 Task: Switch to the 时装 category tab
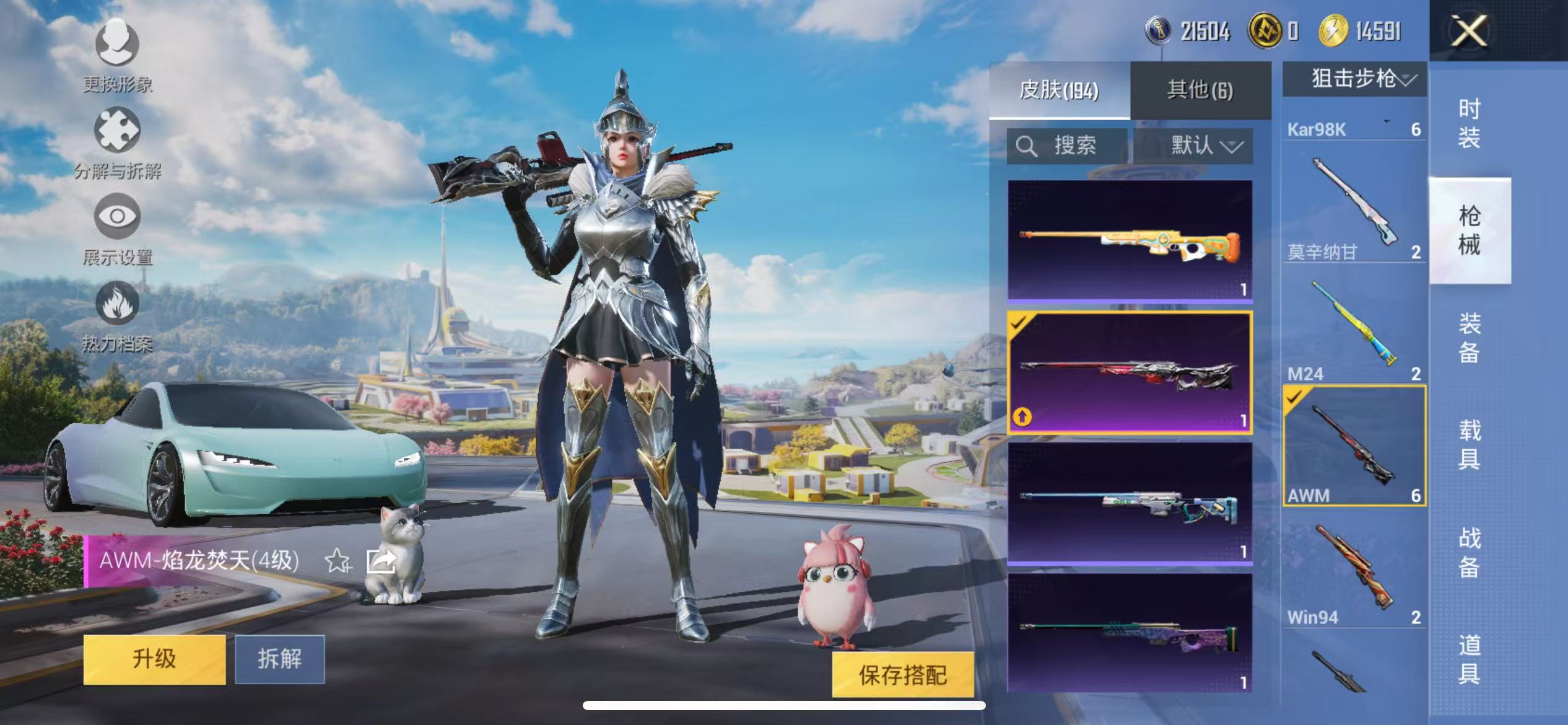(1473, 124)
